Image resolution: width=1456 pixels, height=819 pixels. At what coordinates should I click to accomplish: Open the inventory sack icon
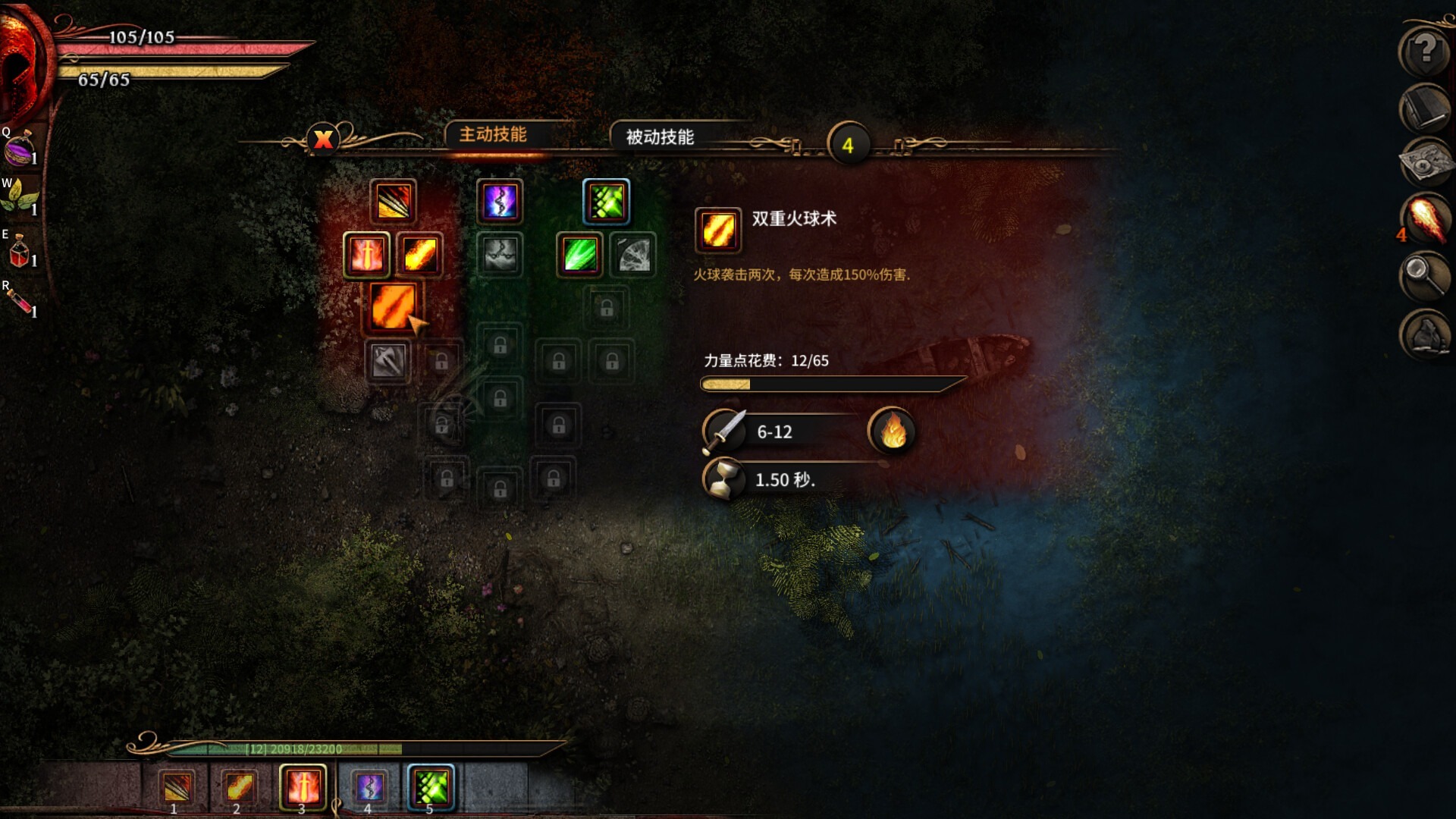click(1425, 333)
